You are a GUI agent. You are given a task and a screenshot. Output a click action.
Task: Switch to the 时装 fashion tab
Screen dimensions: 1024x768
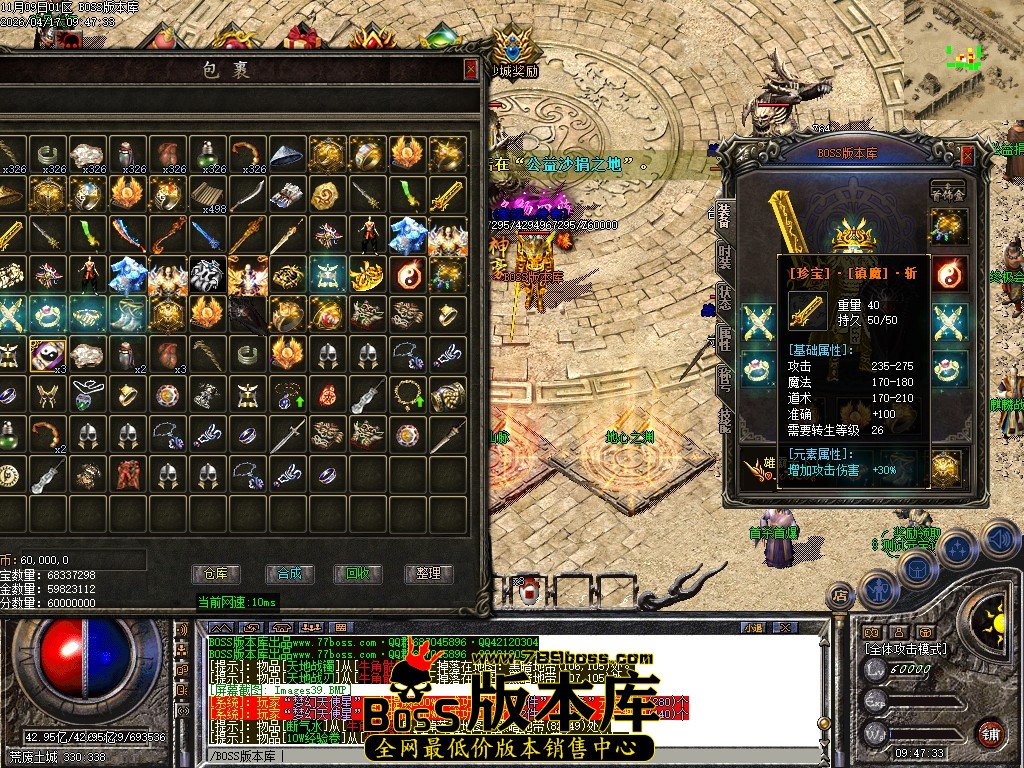tap(724, 255)
